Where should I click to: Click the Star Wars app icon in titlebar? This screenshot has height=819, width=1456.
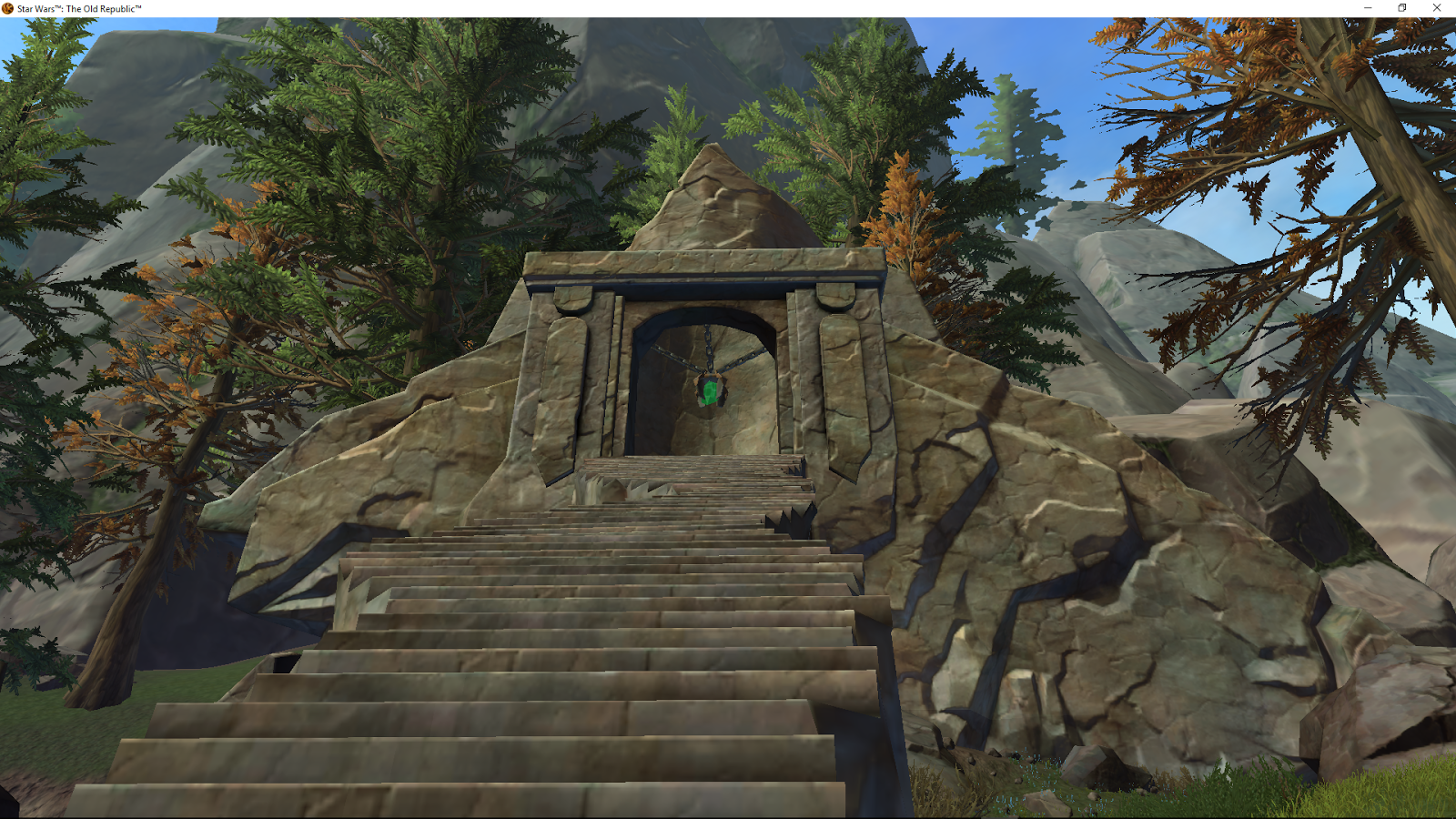point(7,7)
